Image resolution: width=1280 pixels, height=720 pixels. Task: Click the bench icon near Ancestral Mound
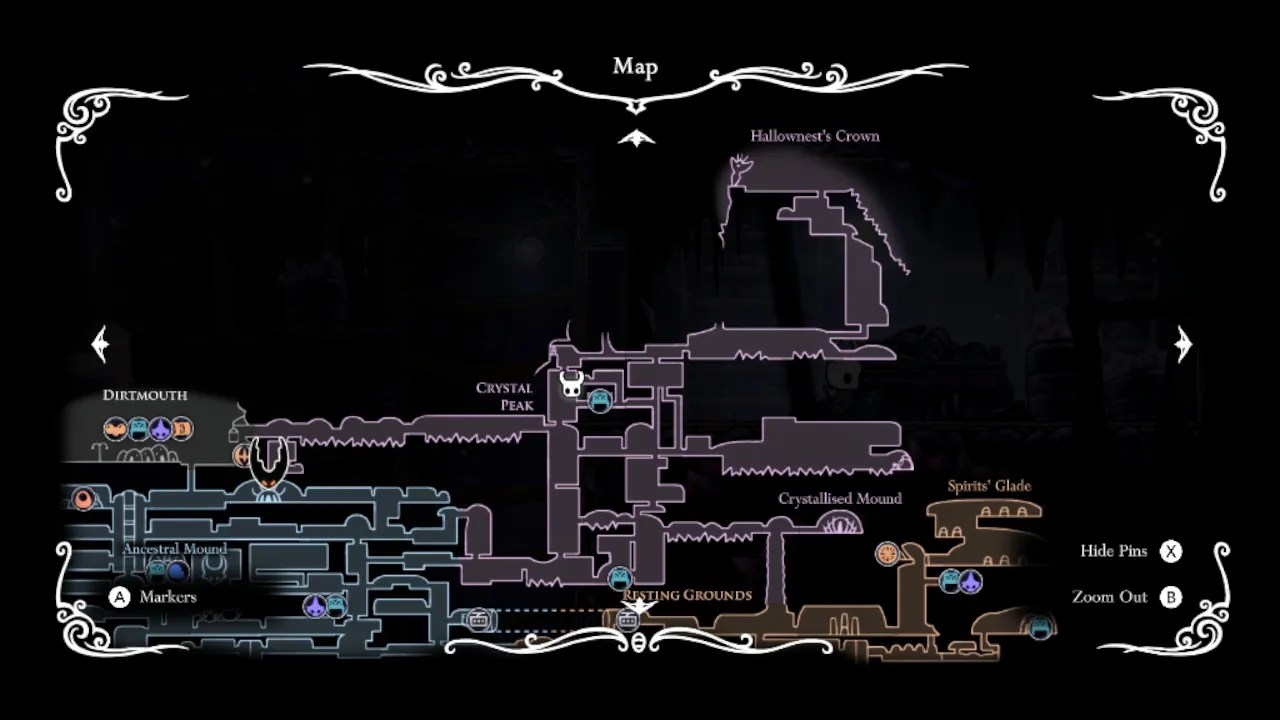pos(156,569)
